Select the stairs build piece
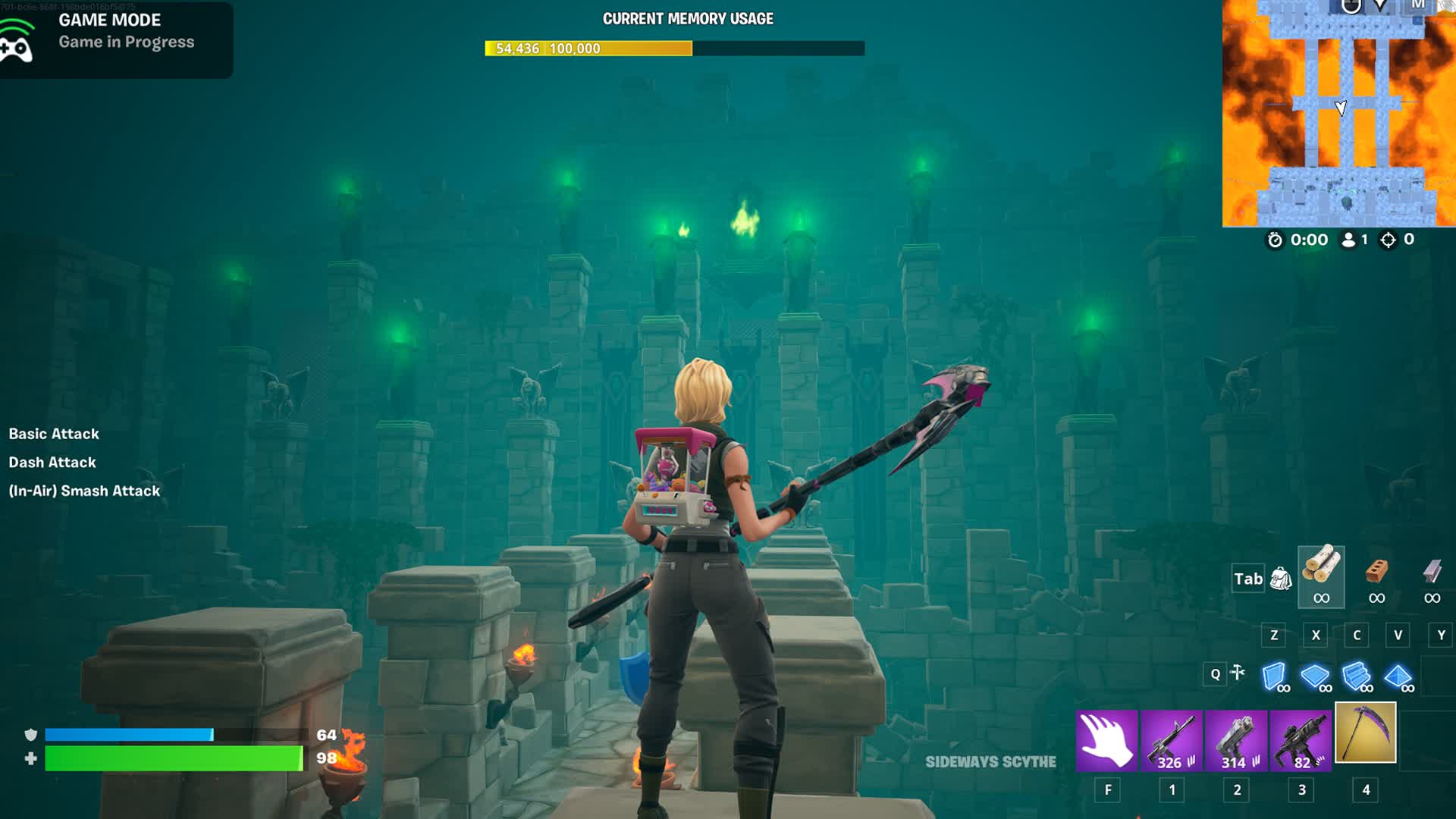Viewport: 1456px width, 819px height. (1357, 676)
